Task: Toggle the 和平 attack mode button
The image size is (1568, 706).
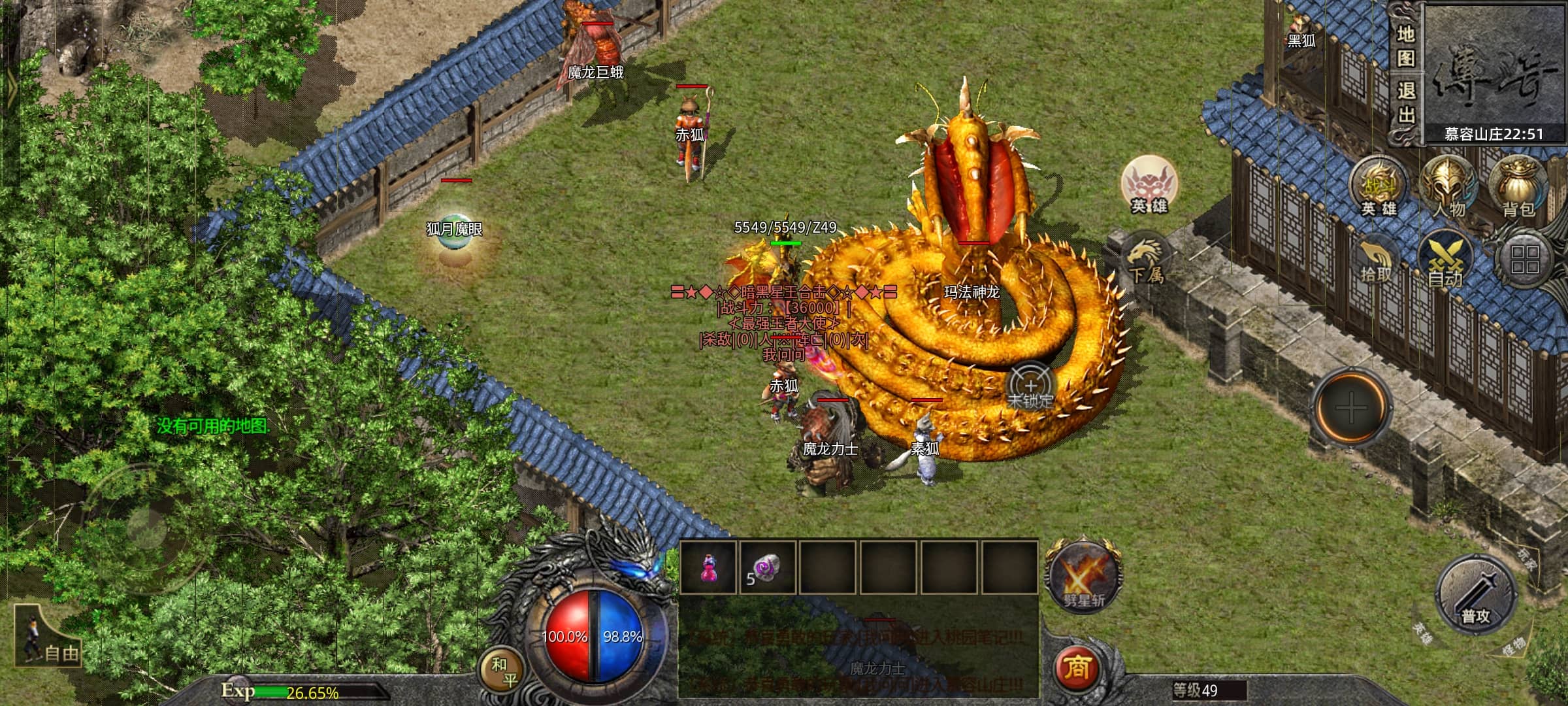Action: point(502,671)
